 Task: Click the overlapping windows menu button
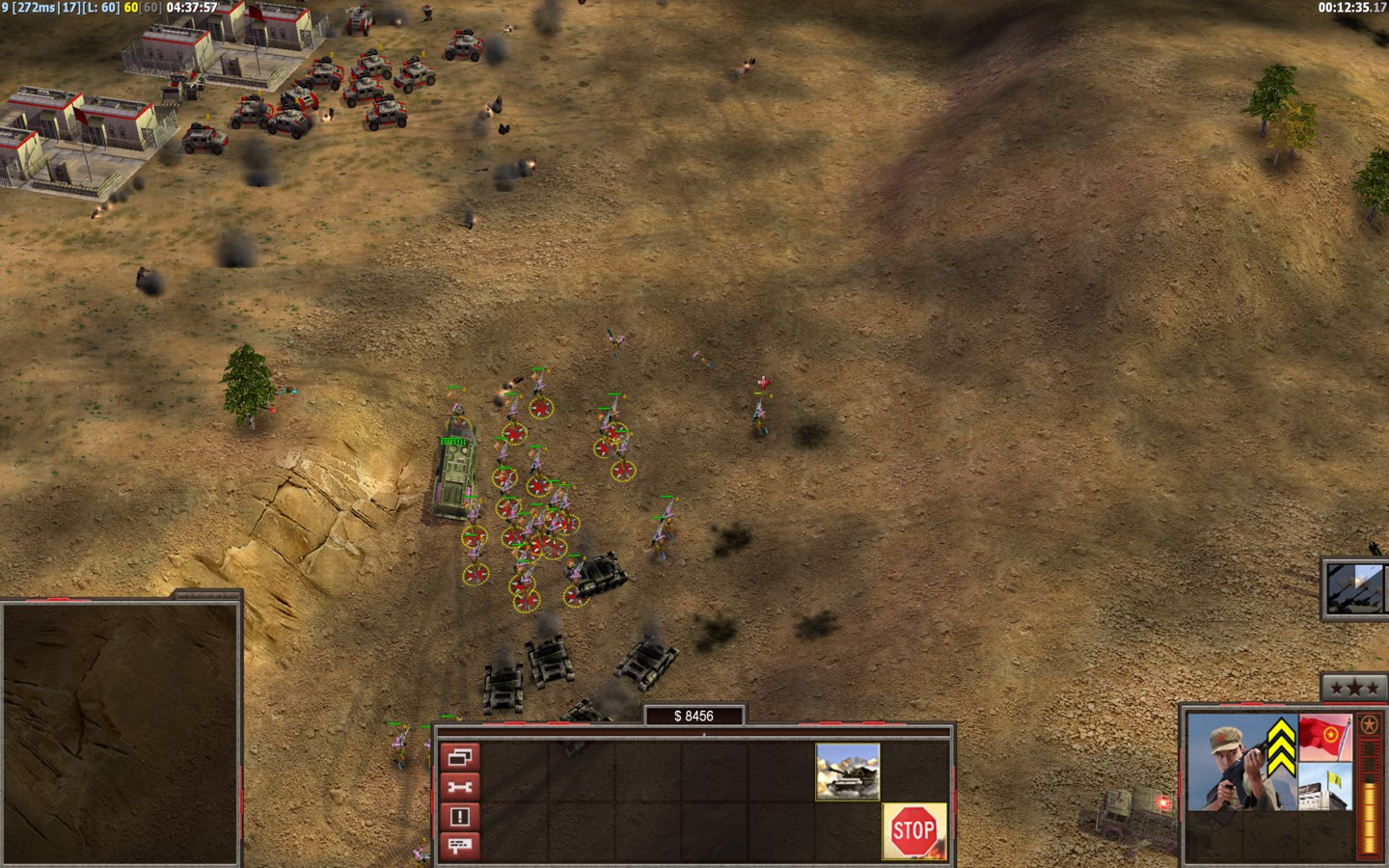[460, 756]
